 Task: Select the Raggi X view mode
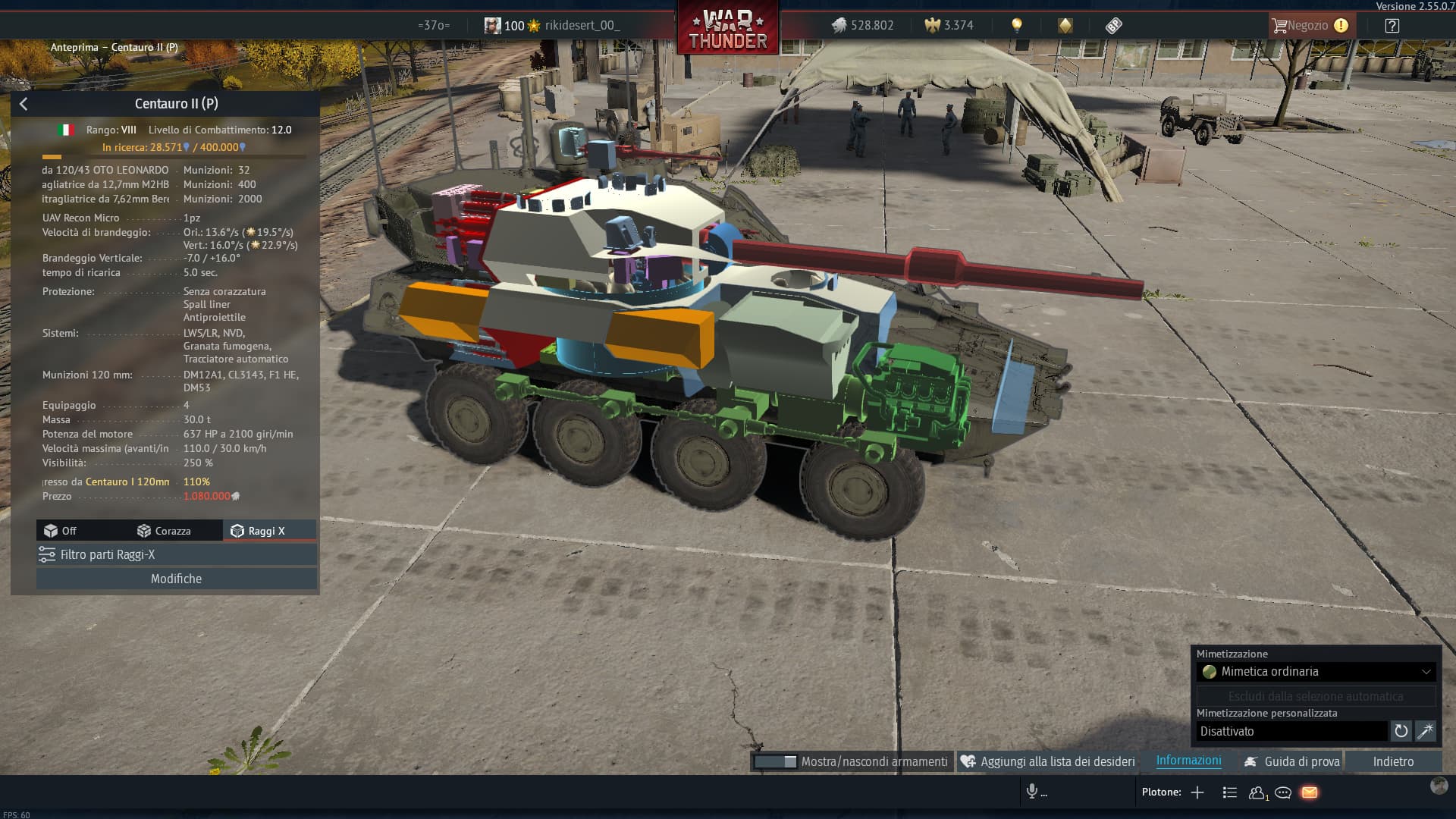click(x=259, y=531)
